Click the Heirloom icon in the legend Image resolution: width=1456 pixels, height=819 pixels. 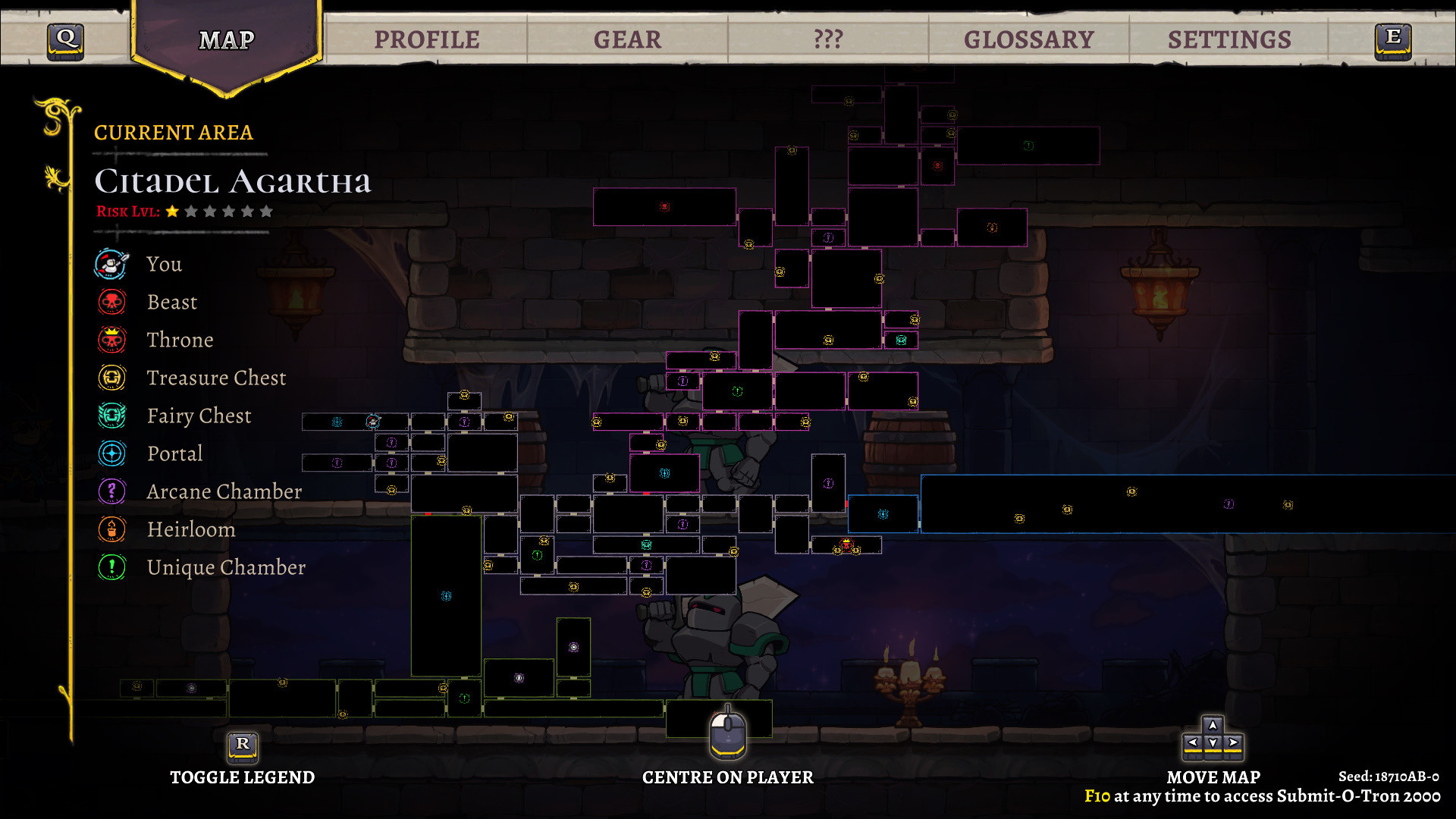(x=111, y=529)
